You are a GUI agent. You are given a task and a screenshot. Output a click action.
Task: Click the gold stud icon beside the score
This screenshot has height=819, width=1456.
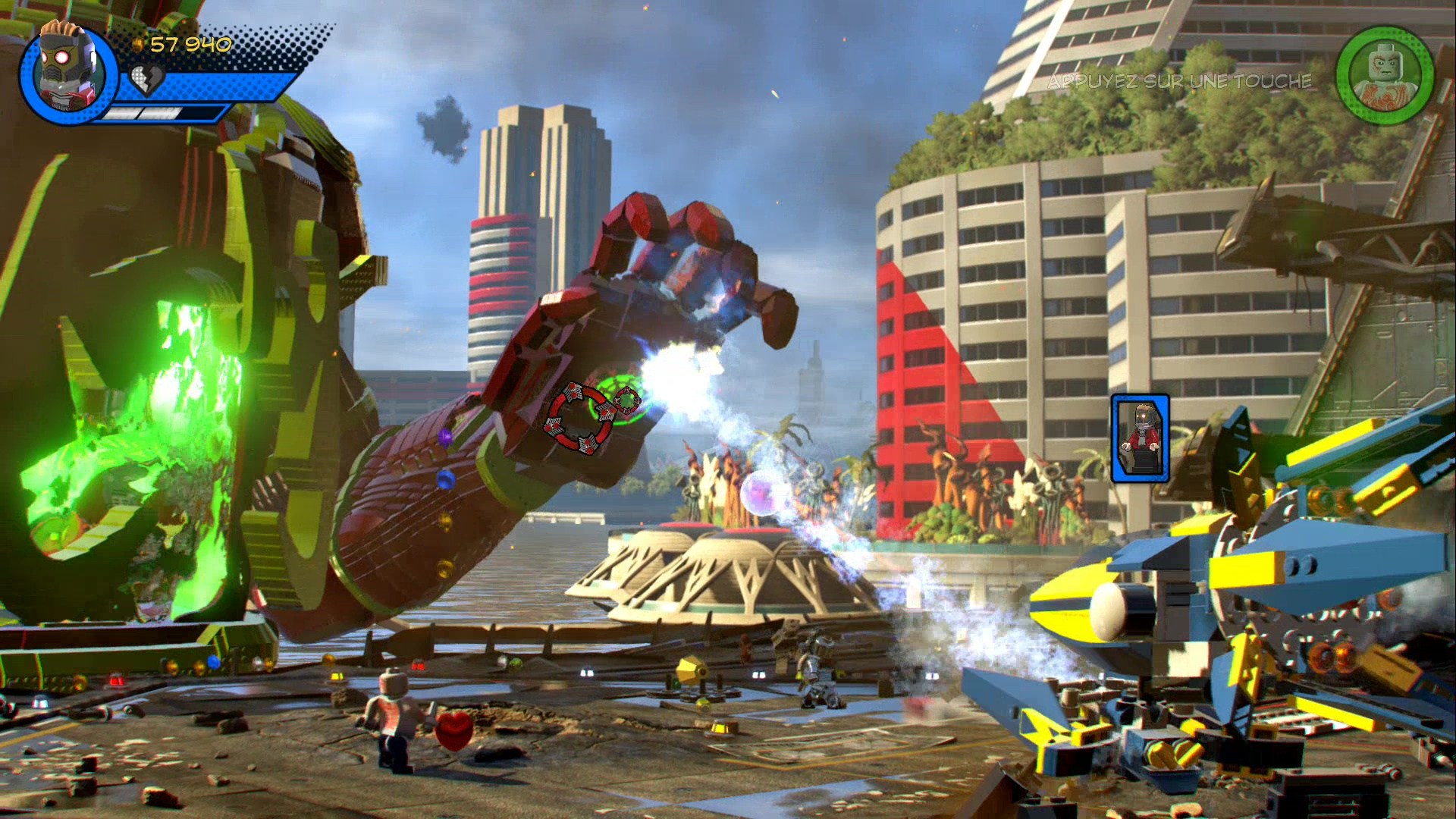click(x=136, y=43)
